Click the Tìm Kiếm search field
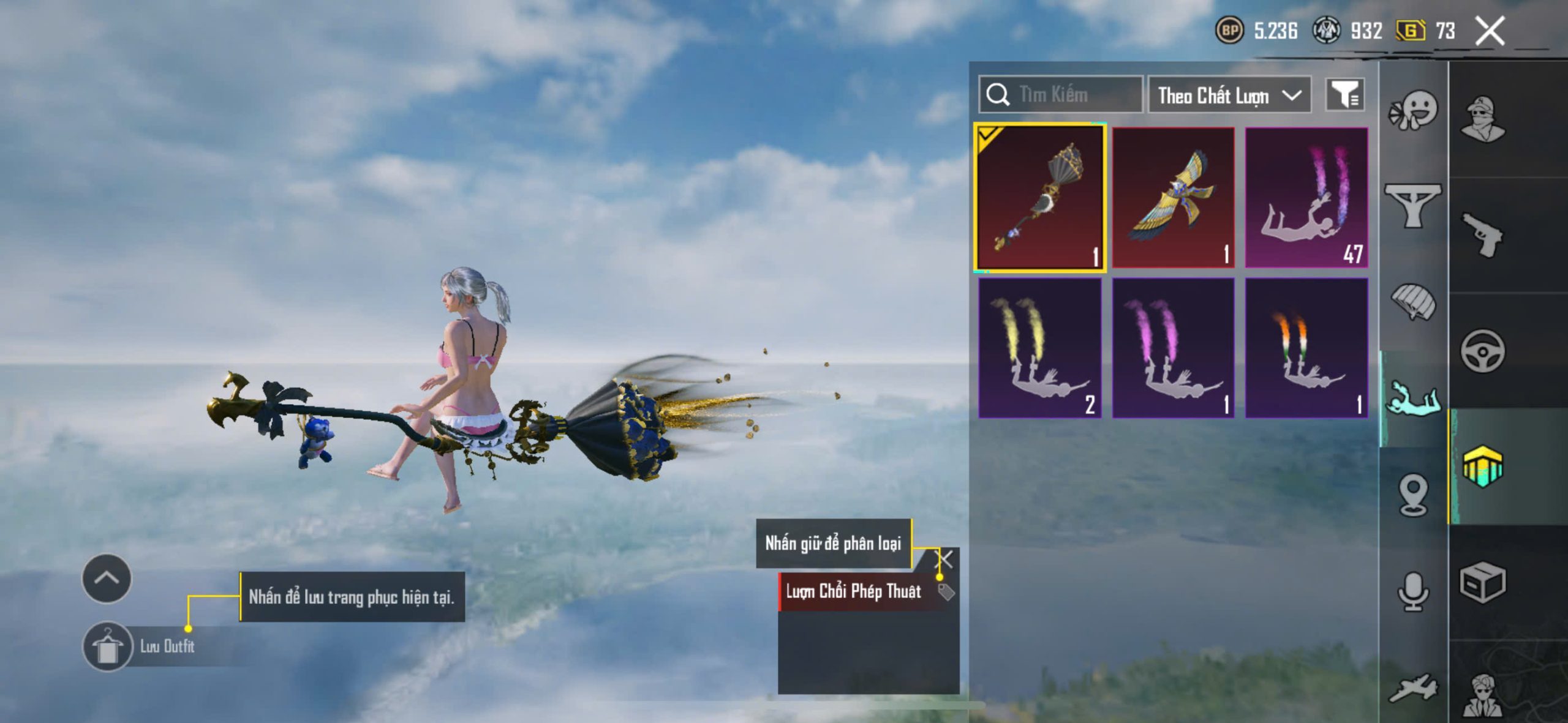Viewport: 1568px width, 723px height. pos(1061,95)
